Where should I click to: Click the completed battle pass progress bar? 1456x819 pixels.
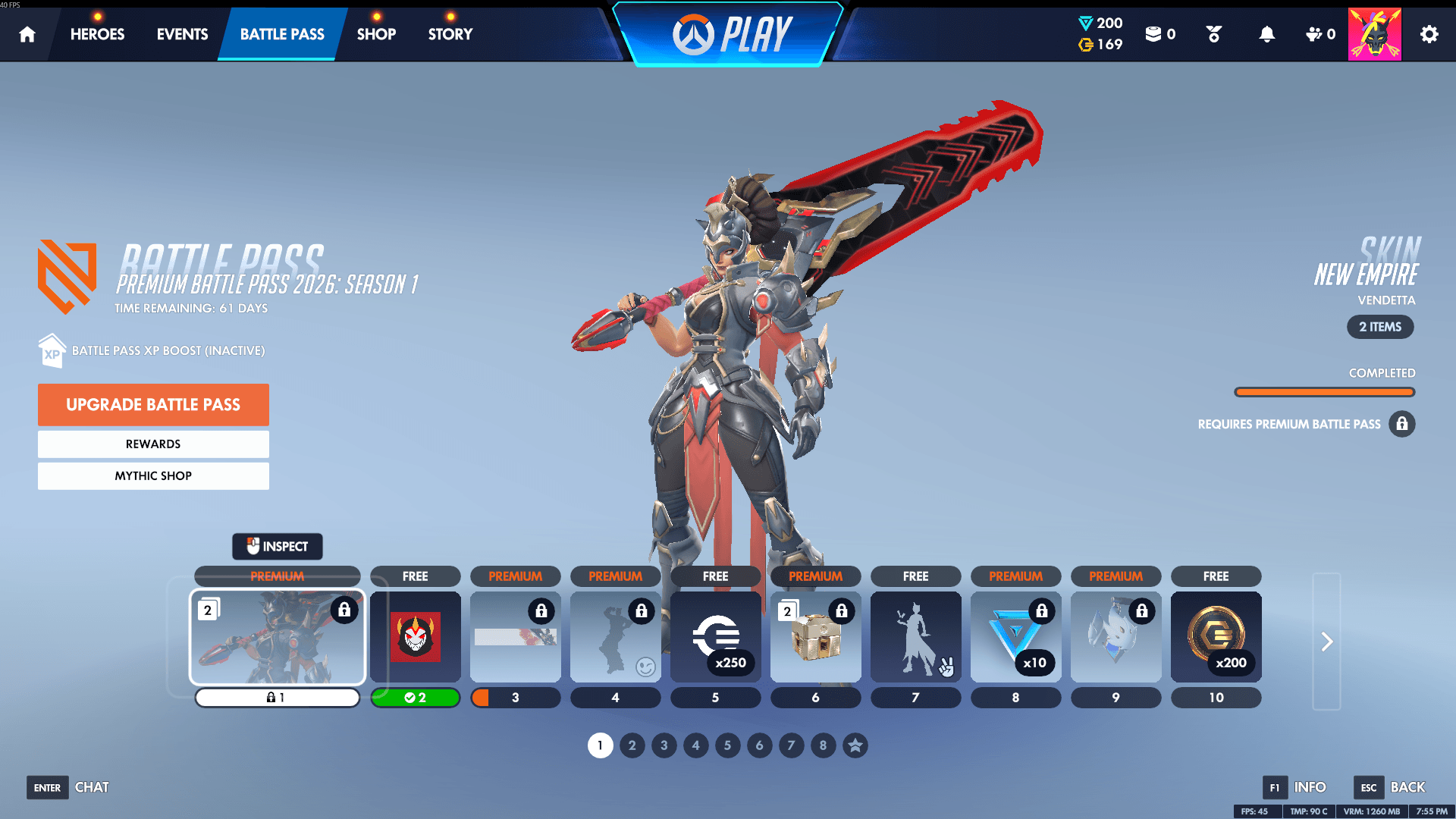[x=1324, y=392]
